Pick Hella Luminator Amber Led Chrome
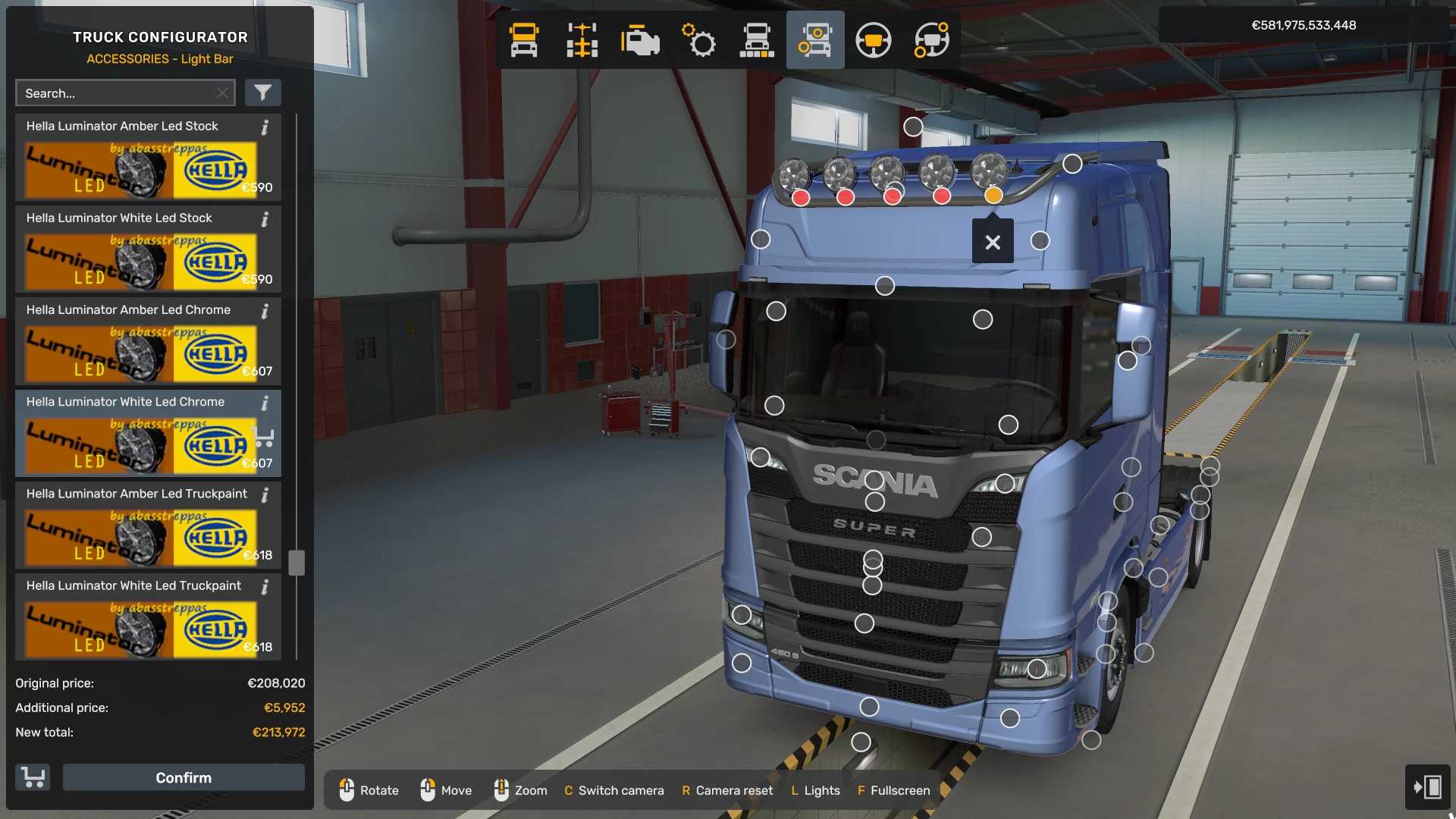The height and width of the screenshot is (819, 1456). click(x=141, y=352)
